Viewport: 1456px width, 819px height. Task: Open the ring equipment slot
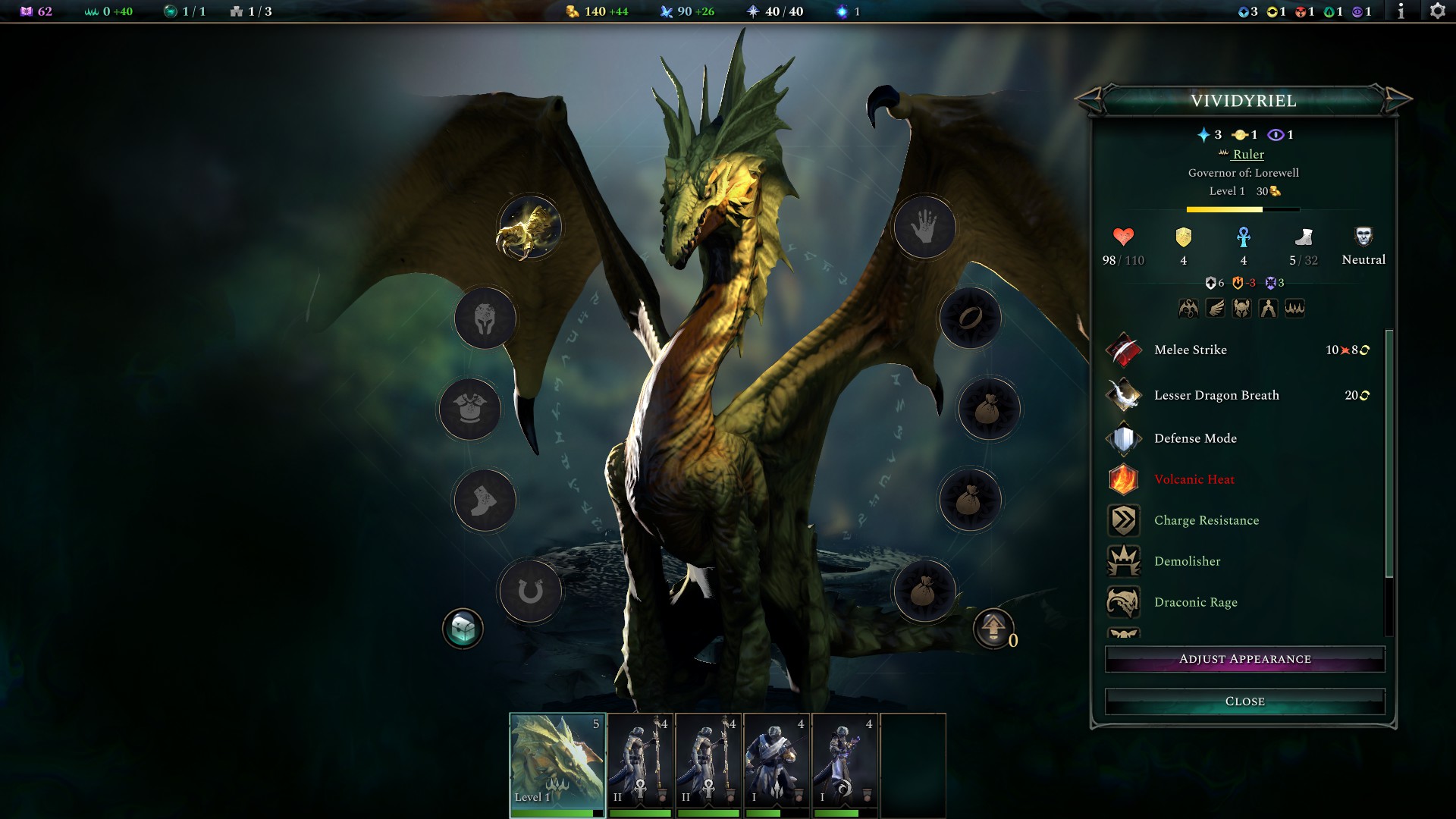tap(970, 318)
